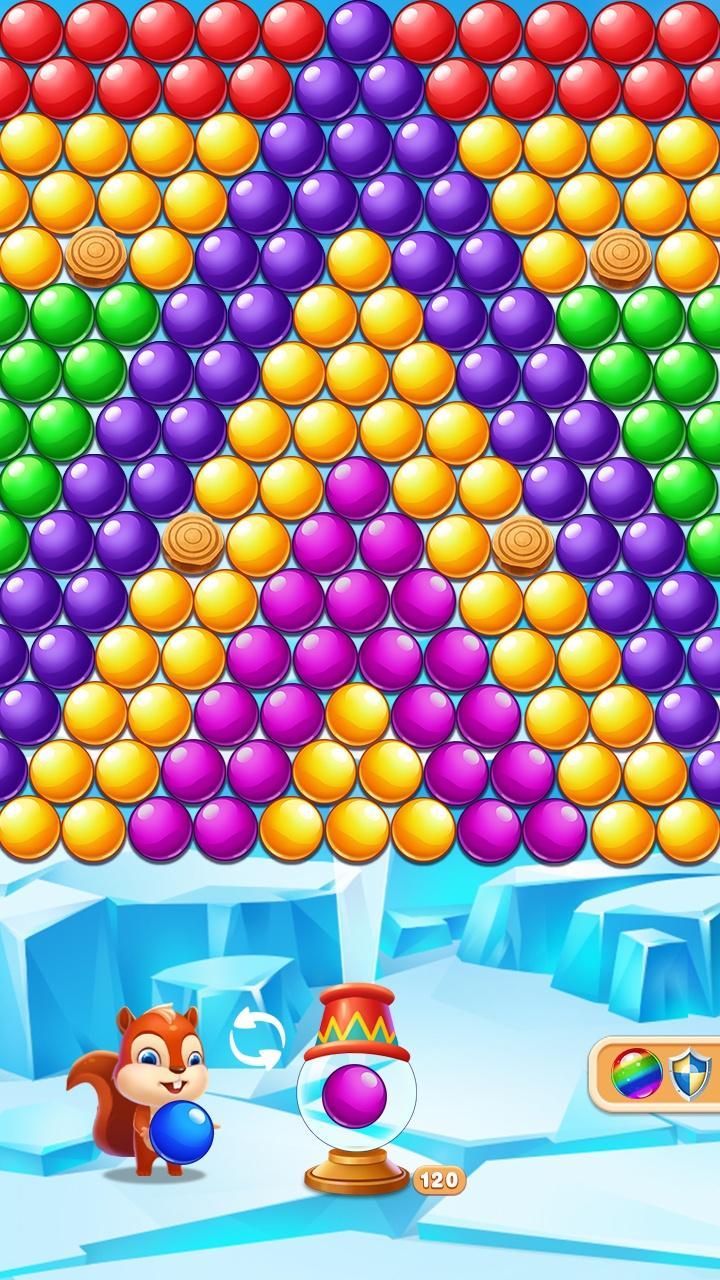The height and width of the screenshot is (1280, 720).
Task: Tap the bubble swap arrows icon
Action: (x=257, y=1038)
